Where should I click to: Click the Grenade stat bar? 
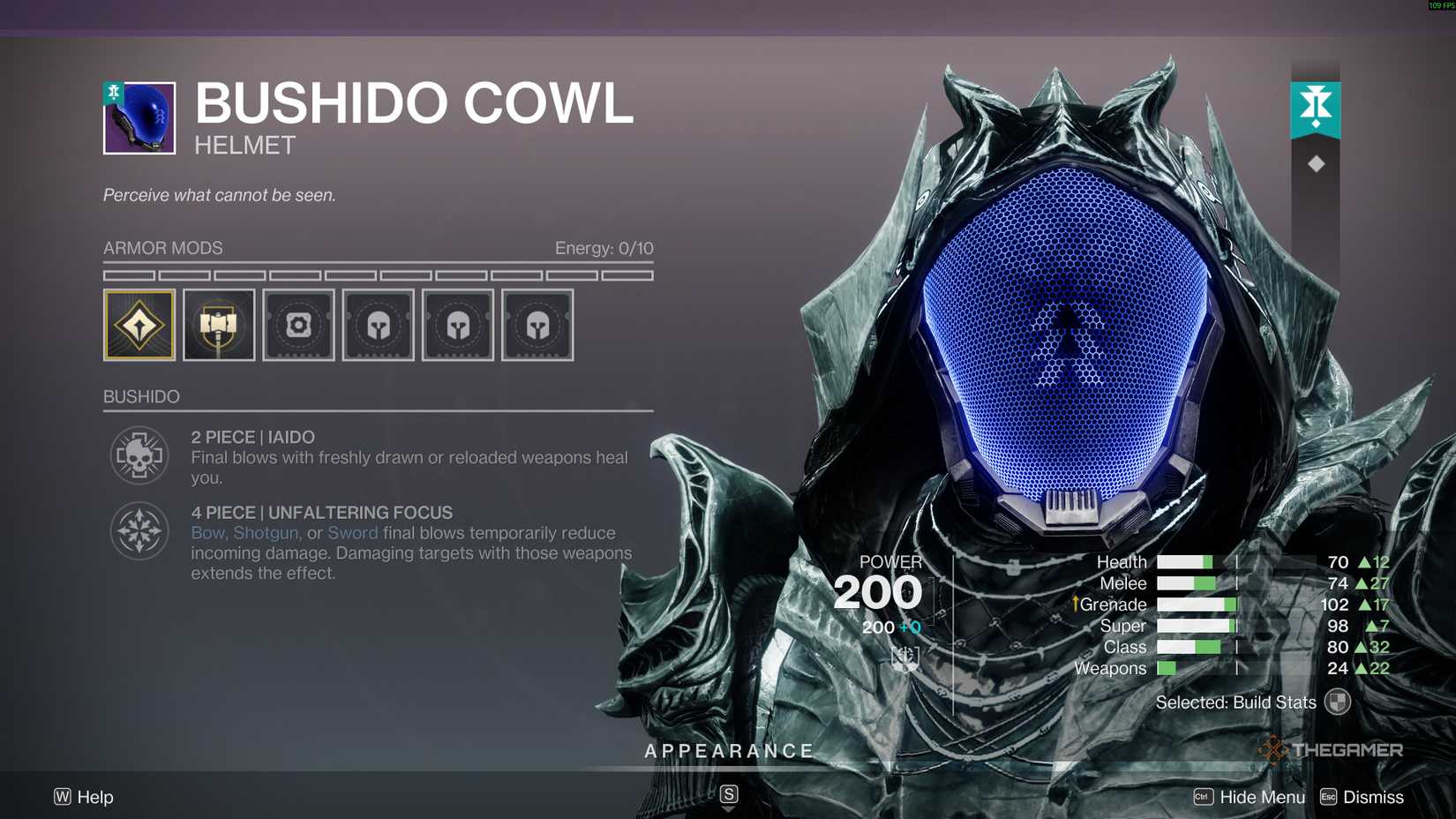tap(1196, 605)
